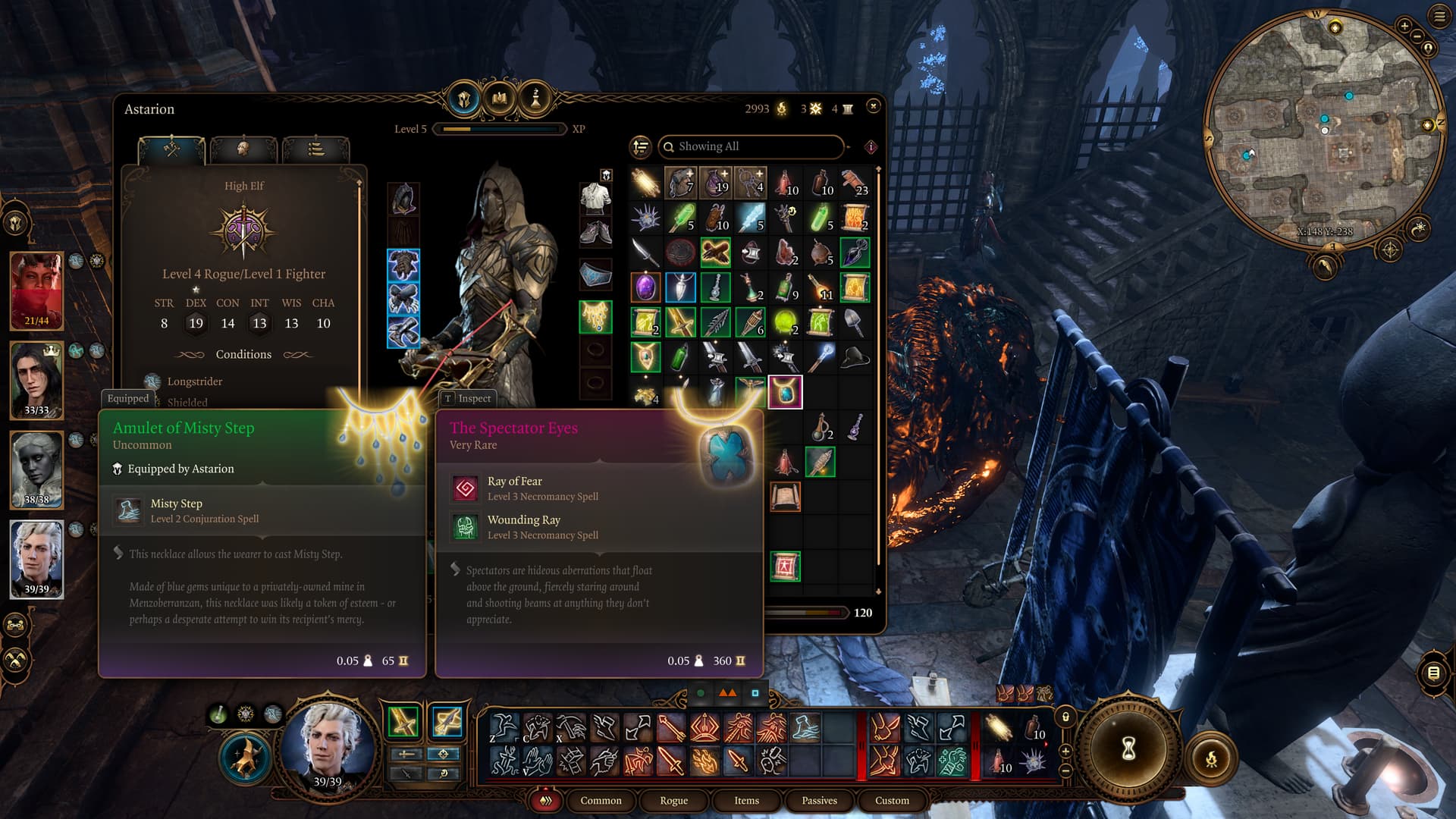Close the Astarion character sheet window

coord(874,107)
